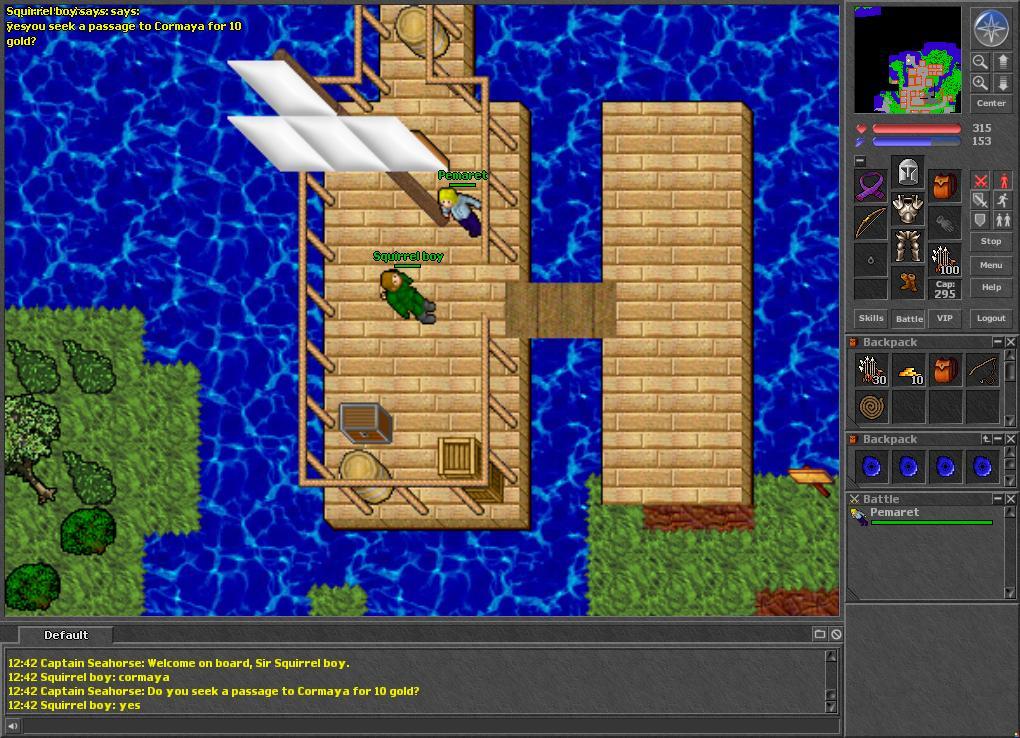Select Pemaret in the Battle list
This screenshot has height=738, width=1020.
[894, 513]
